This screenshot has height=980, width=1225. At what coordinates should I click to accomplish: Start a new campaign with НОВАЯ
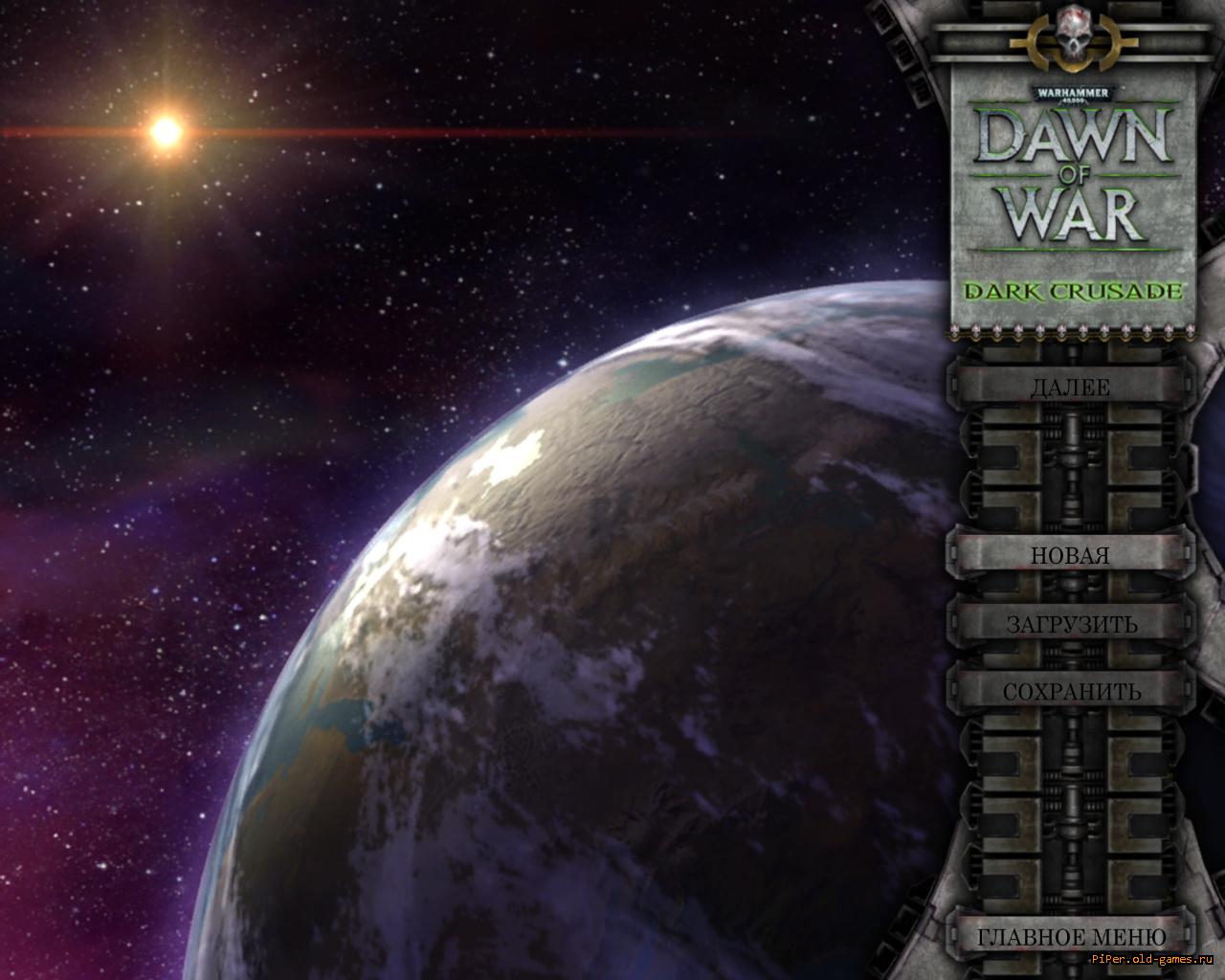[1070, 555]
